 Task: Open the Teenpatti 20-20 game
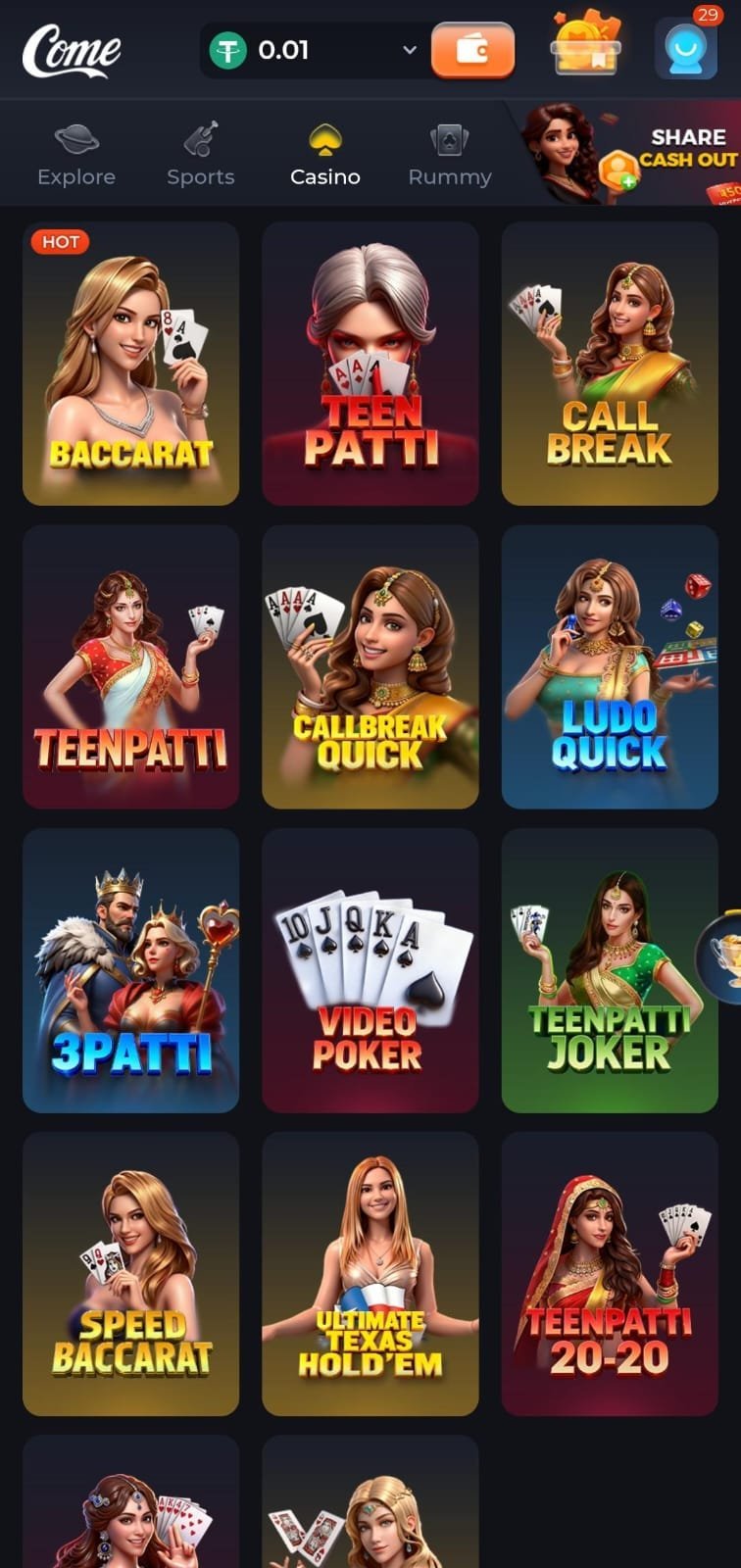pos(610,1274)
